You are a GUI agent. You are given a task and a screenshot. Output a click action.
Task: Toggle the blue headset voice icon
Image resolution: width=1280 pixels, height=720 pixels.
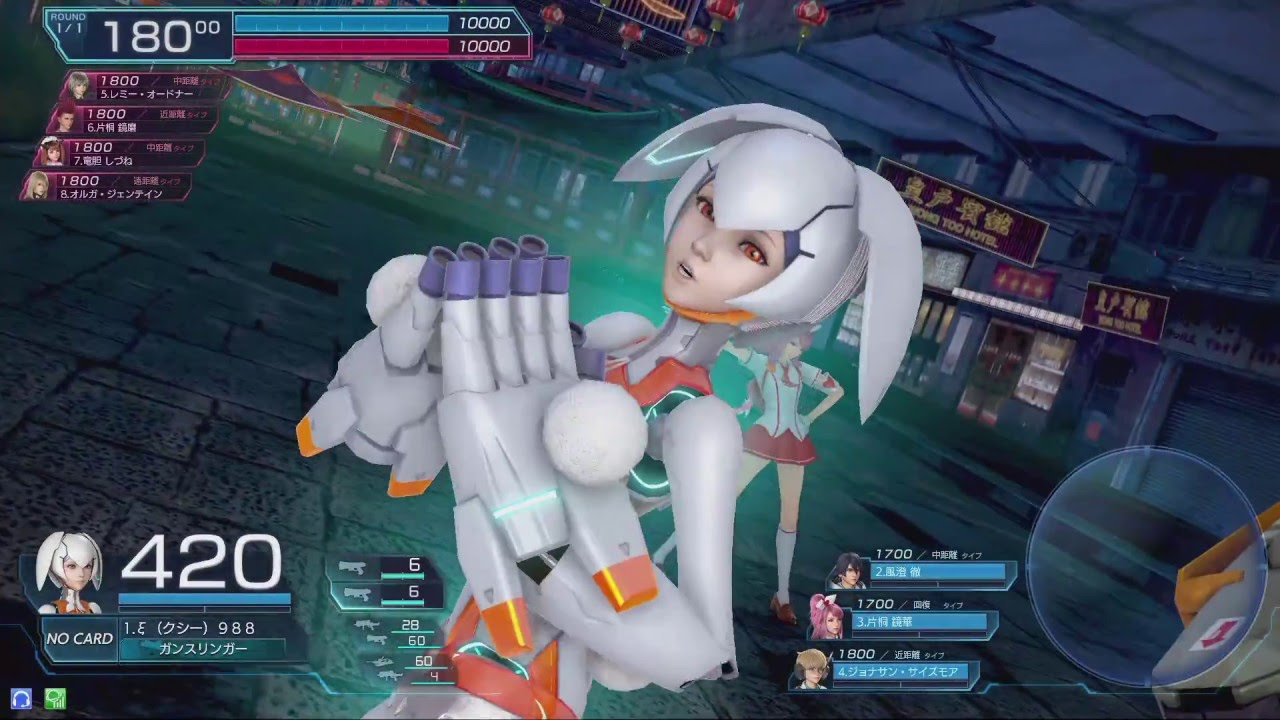point(21,699)
